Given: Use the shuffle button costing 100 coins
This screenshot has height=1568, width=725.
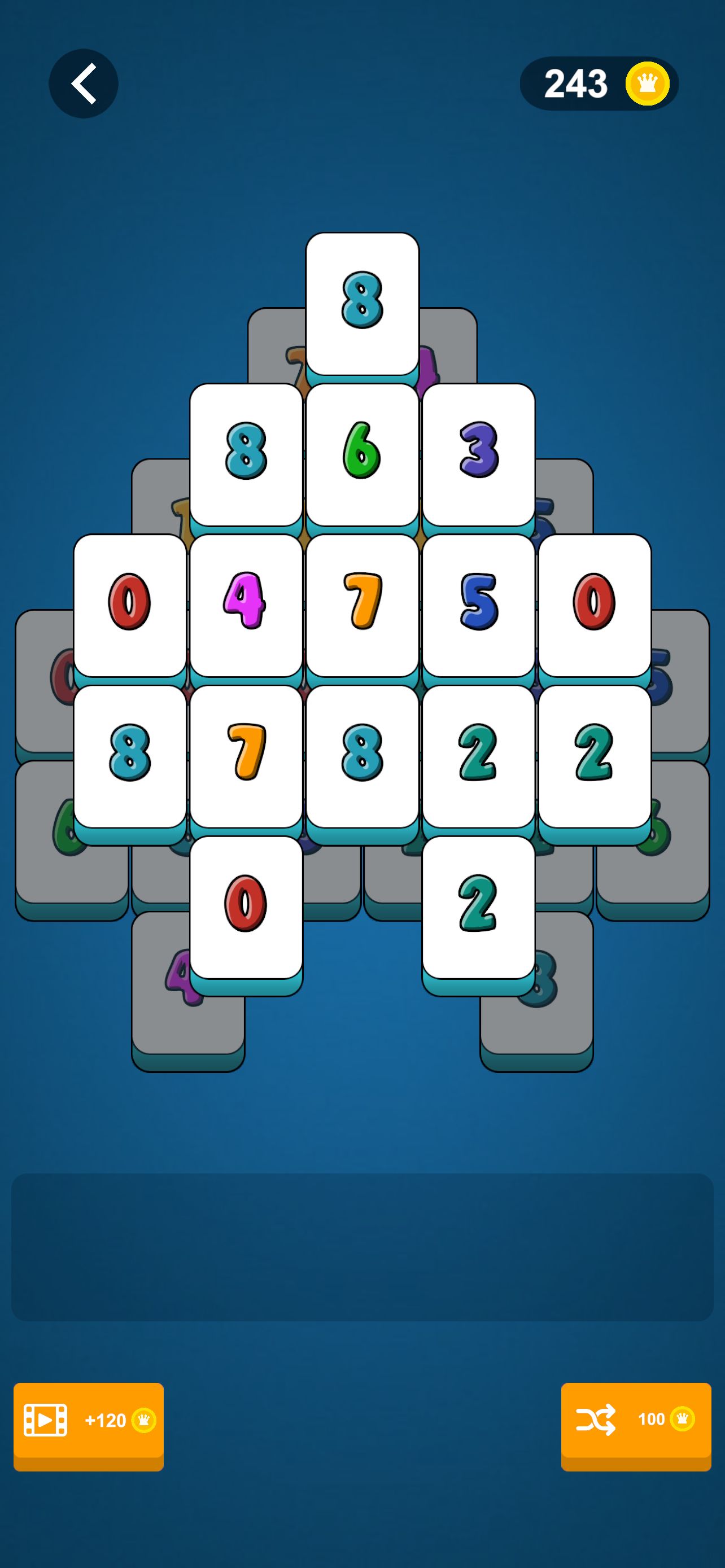Looking at the screenshot, I should [636, 1420].
